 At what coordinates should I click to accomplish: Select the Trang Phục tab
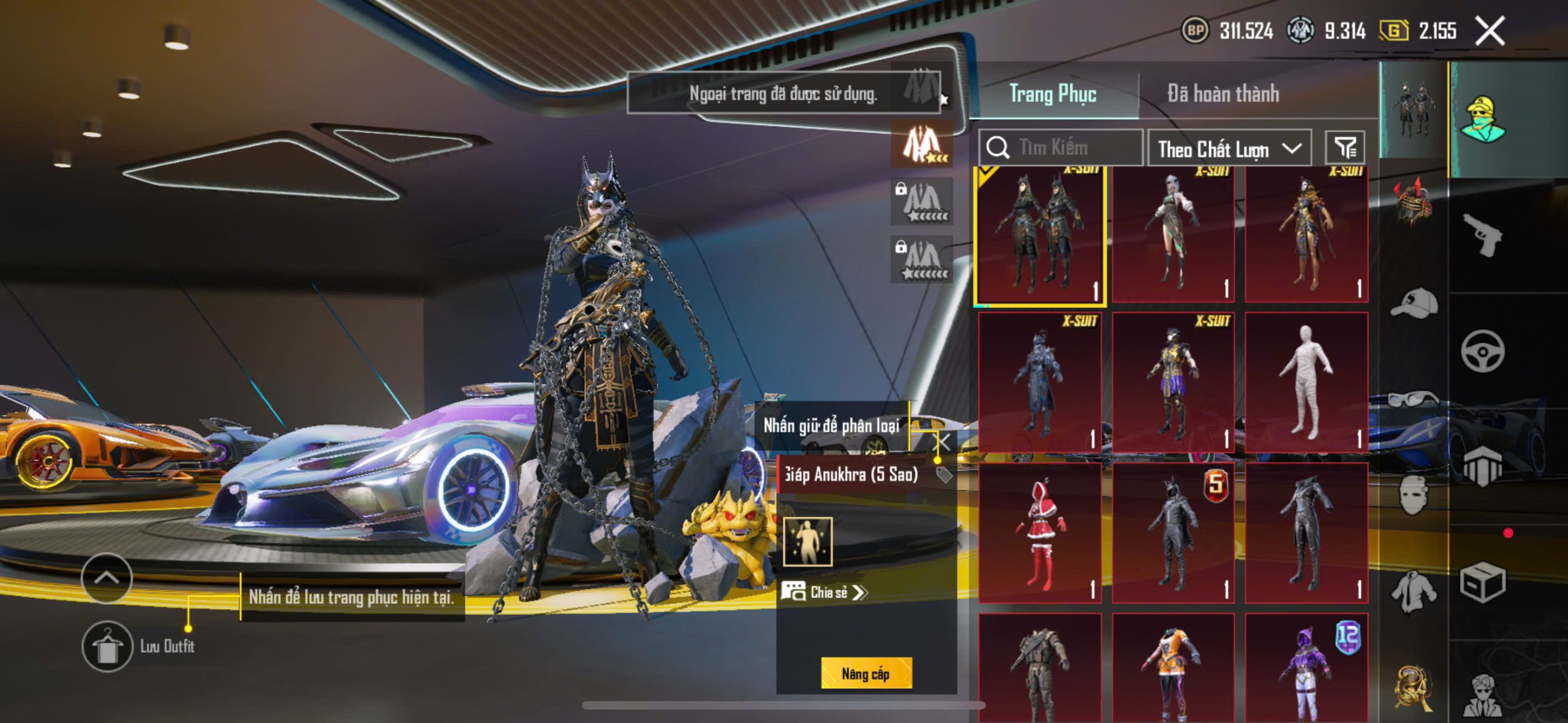(1052, 94)
